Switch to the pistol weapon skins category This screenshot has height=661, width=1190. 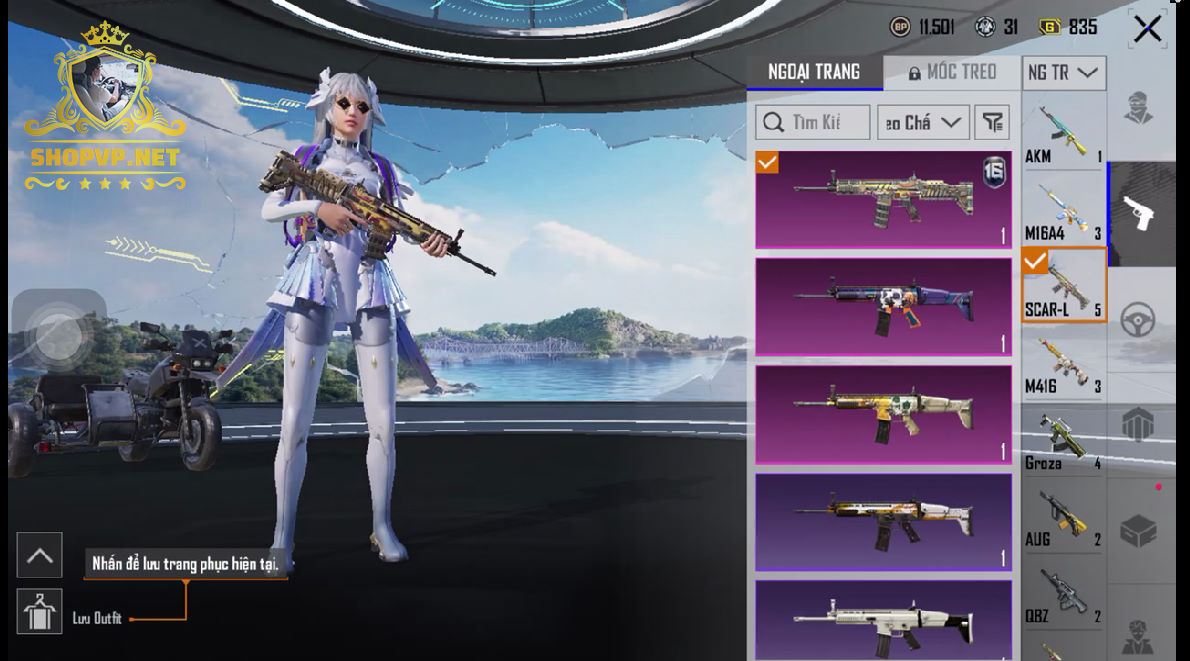pyautogui.click(x=1138, y=212)
